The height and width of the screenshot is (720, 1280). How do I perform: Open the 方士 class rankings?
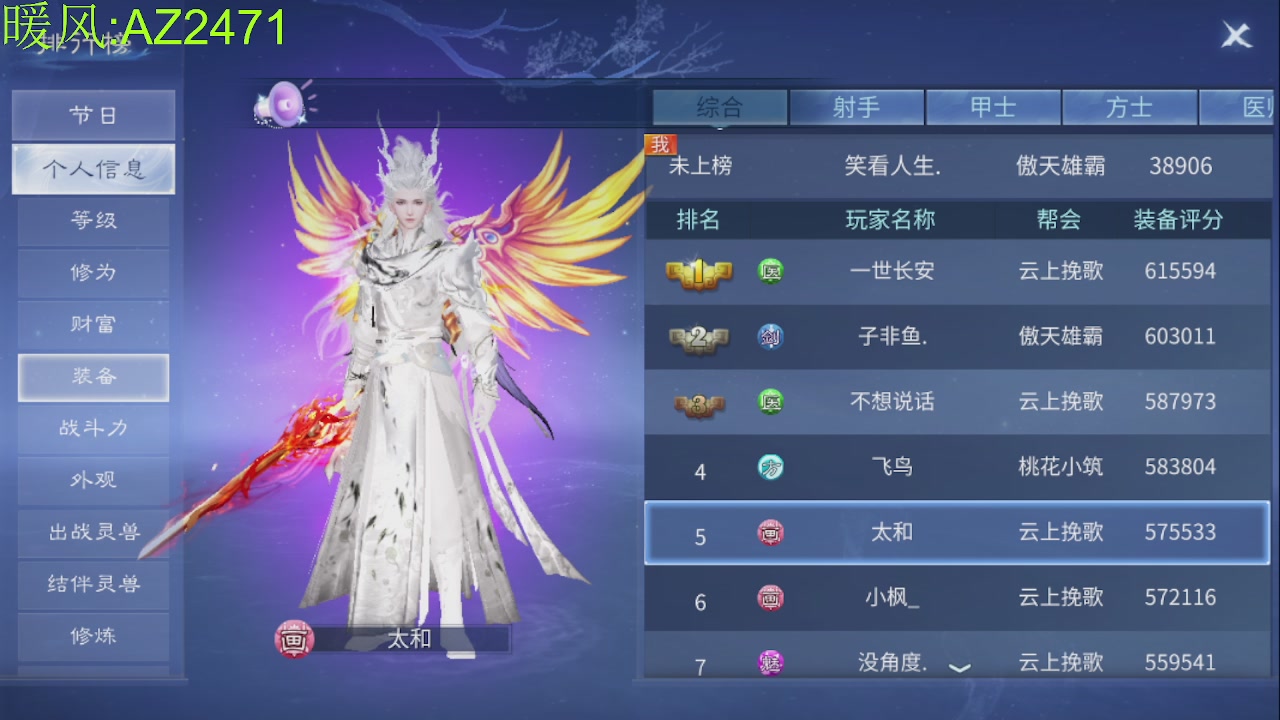click(x=1130, y=107)
